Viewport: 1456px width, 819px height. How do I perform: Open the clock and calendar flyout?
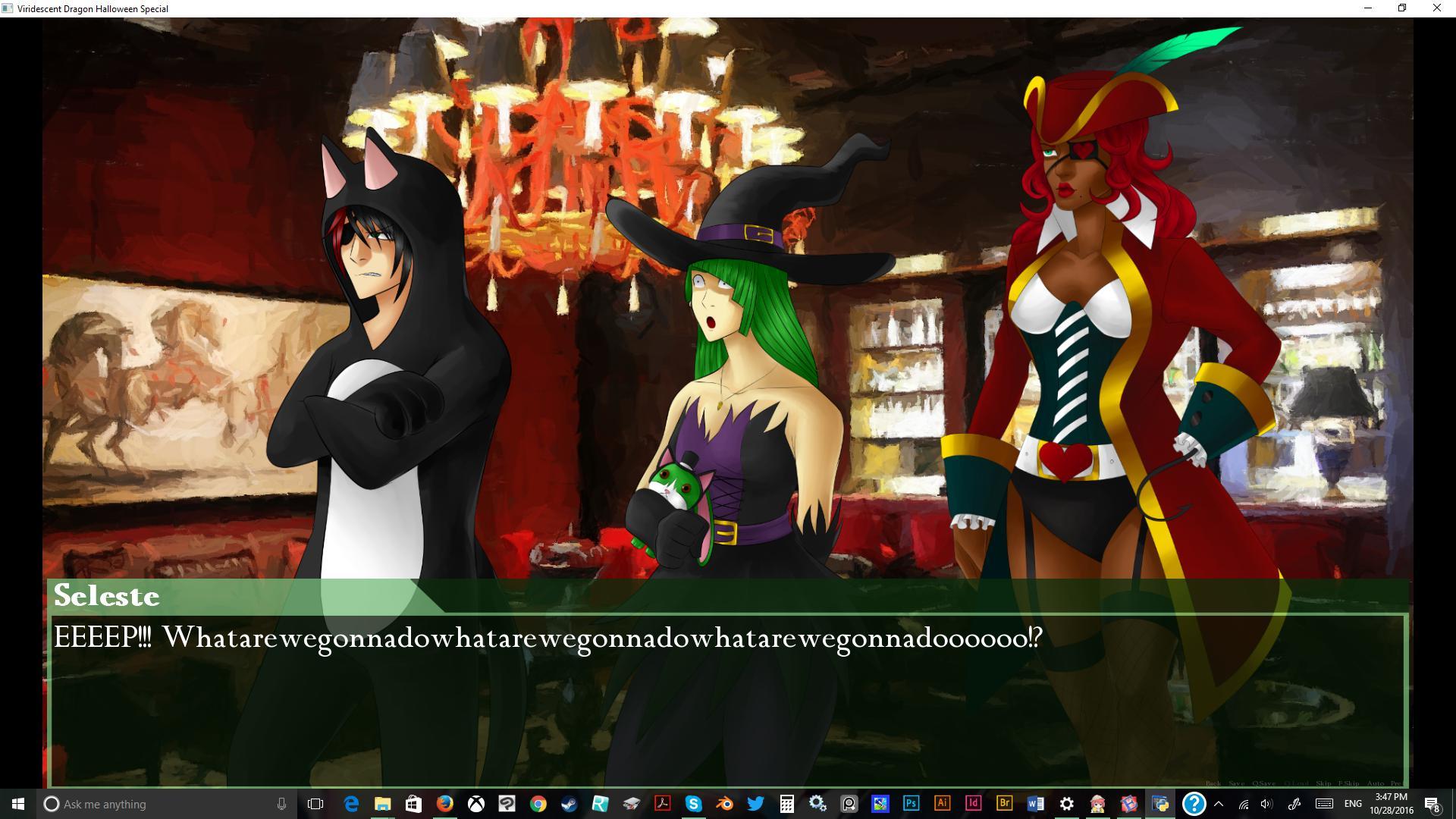1392,804
